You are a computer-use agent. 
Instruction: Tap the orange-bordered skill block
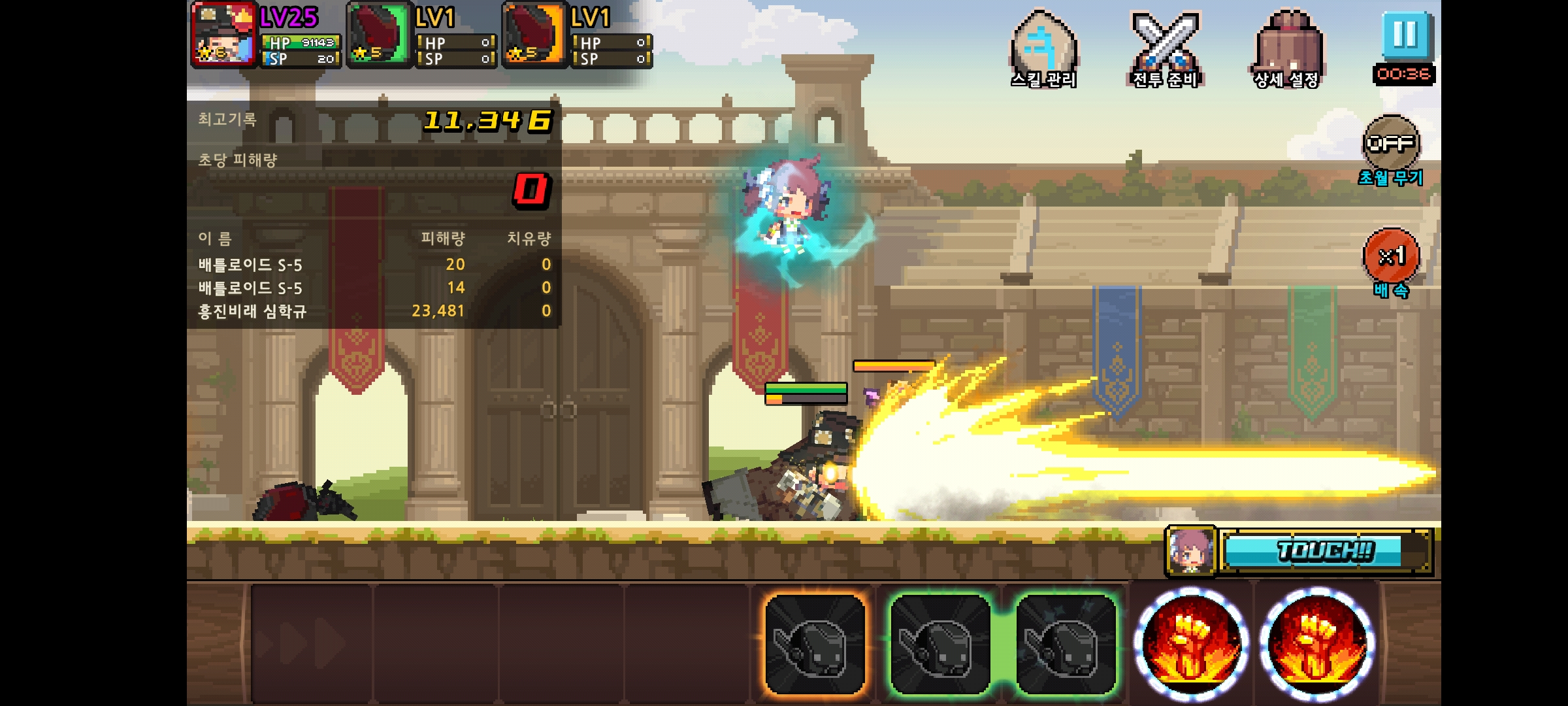pos(815,643)
